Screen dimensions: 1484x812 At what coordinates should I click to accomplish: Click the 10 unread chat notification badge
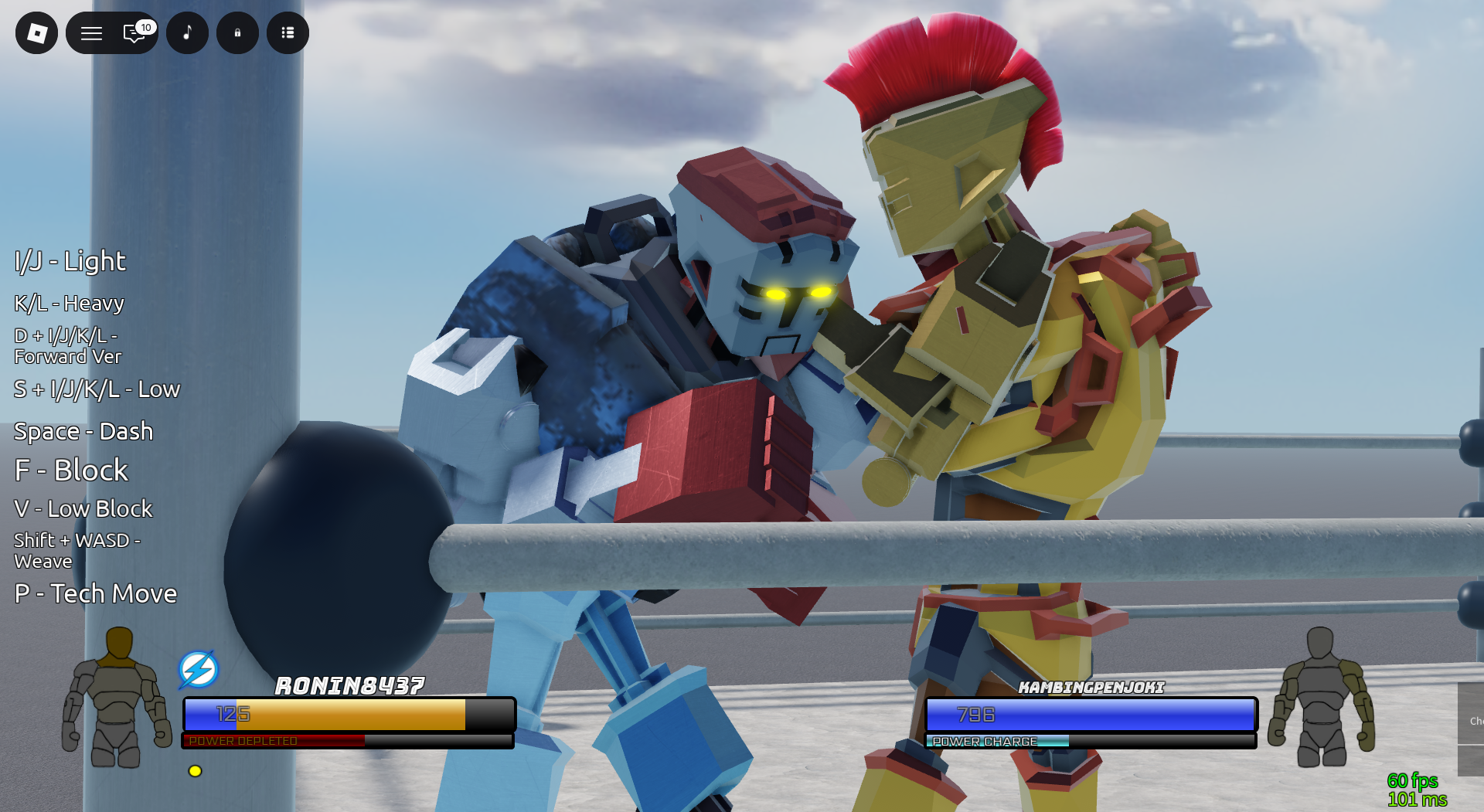click(145, 25)
